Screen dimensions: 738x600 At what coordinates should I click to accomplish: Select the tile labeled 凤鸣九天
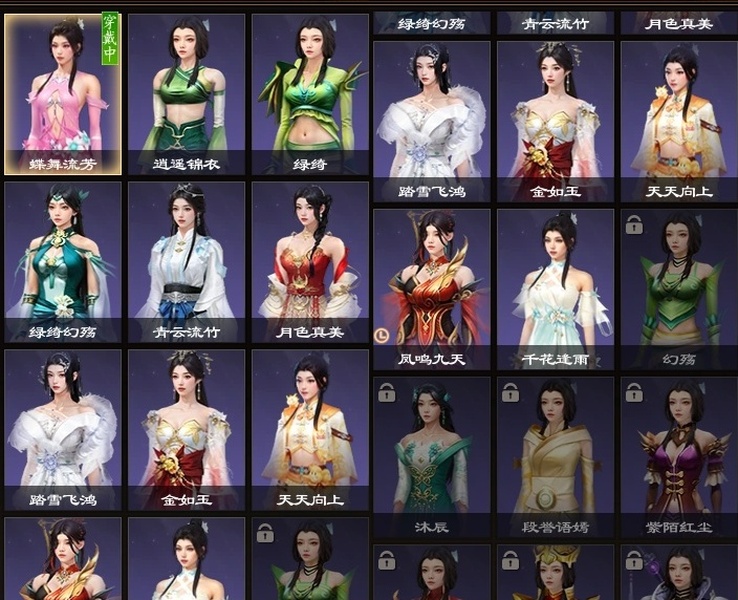432,288
